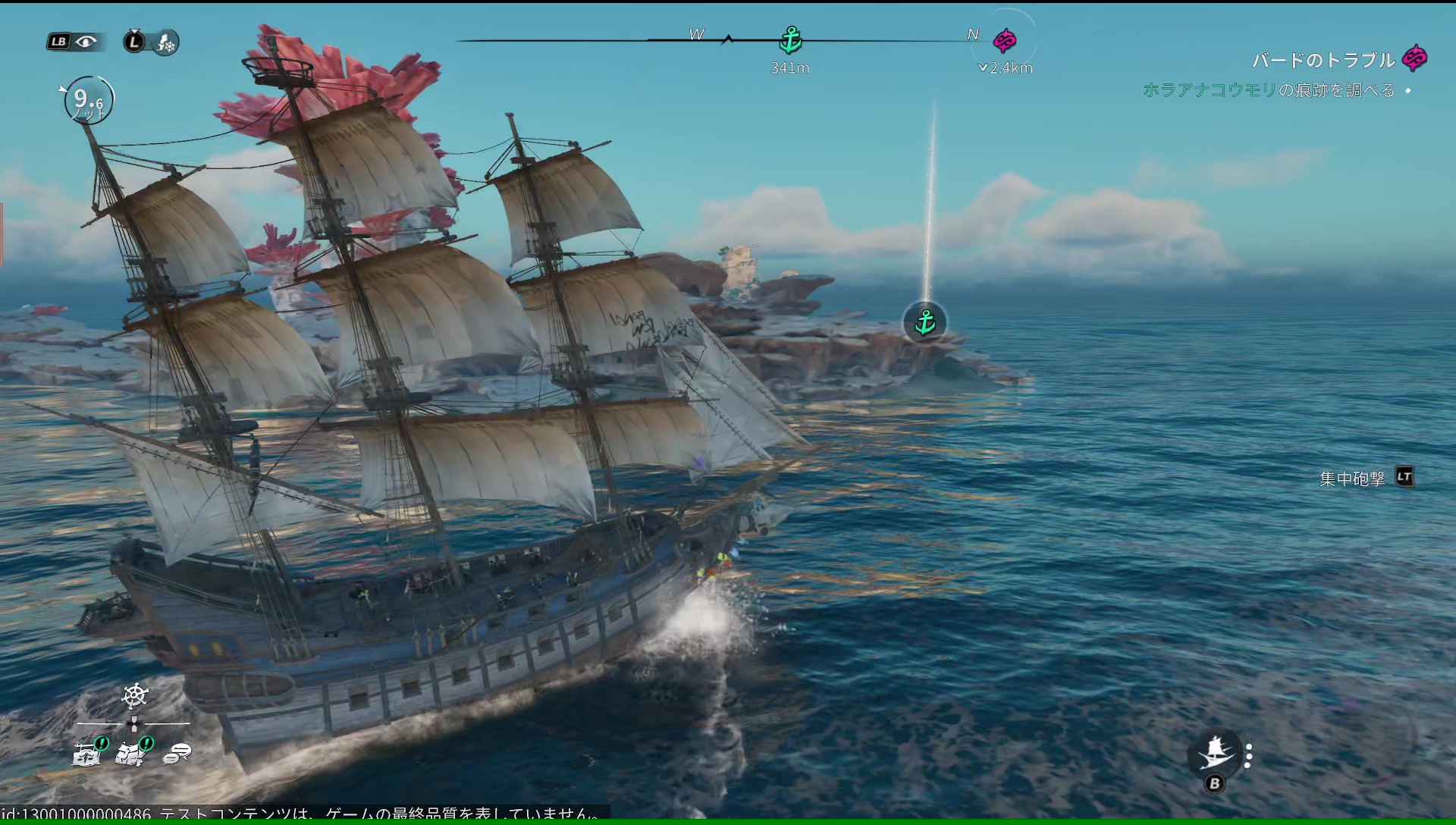Screen dimensions: 1456x825
Task: Select the pink quest marker on the compass
Action: [x=1005, y=40]
